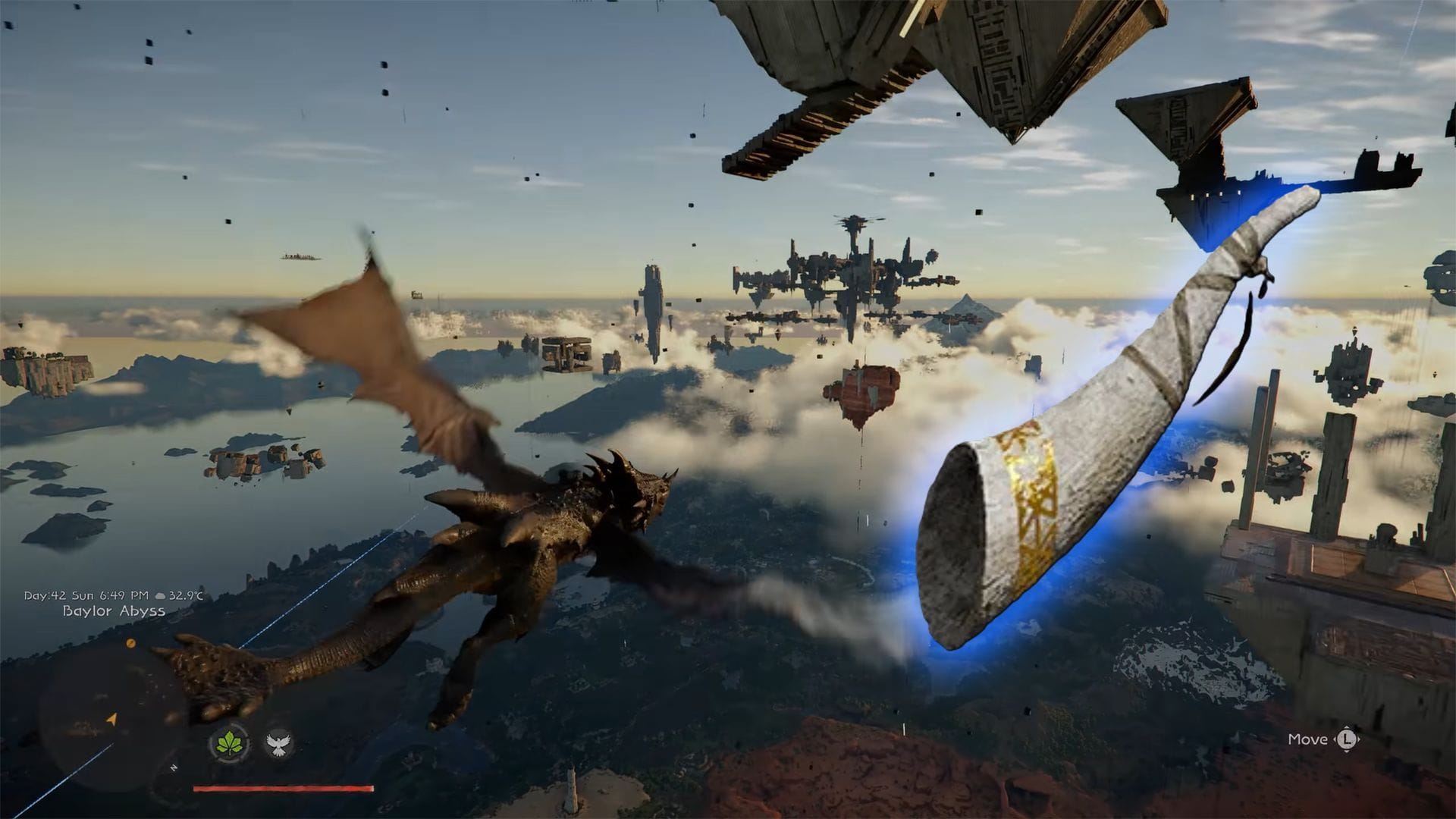Select the N compass marker on the minimap
This screenshot has height=819, width=1456.
173,767
